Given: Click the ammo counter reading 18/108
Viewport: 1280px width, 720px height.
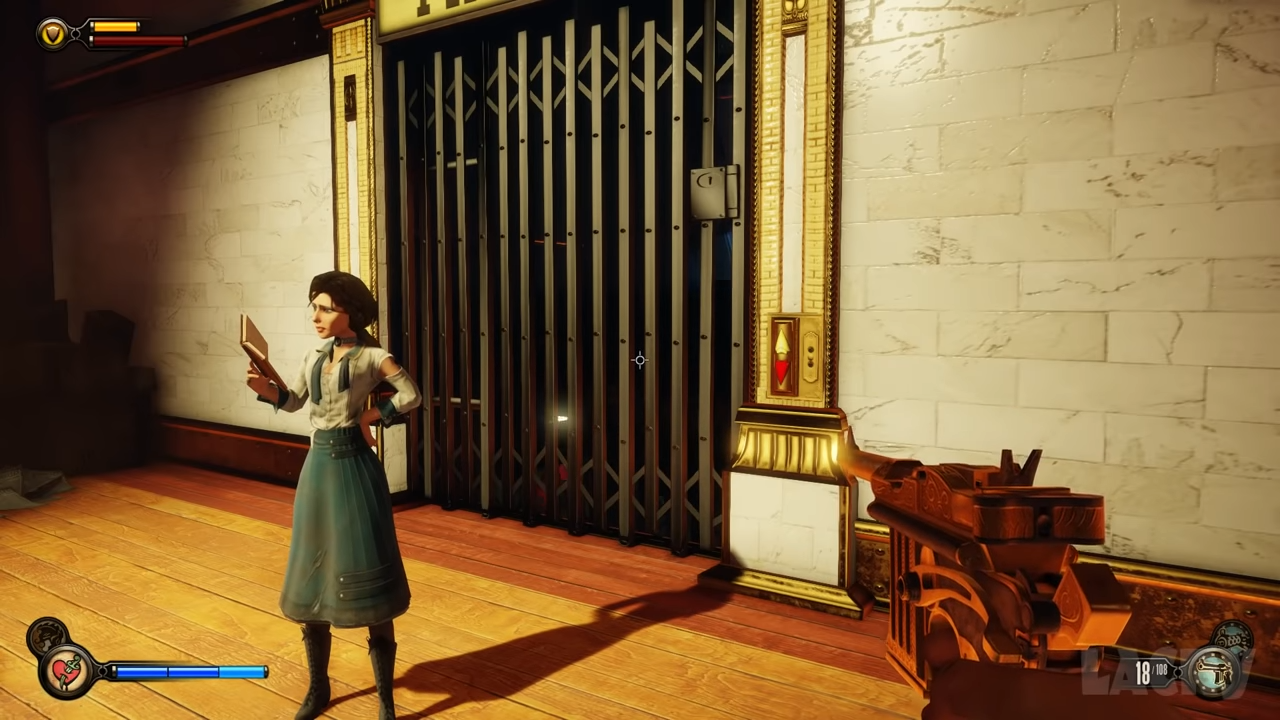Looking at the screenshot, I should (1150, 674).
